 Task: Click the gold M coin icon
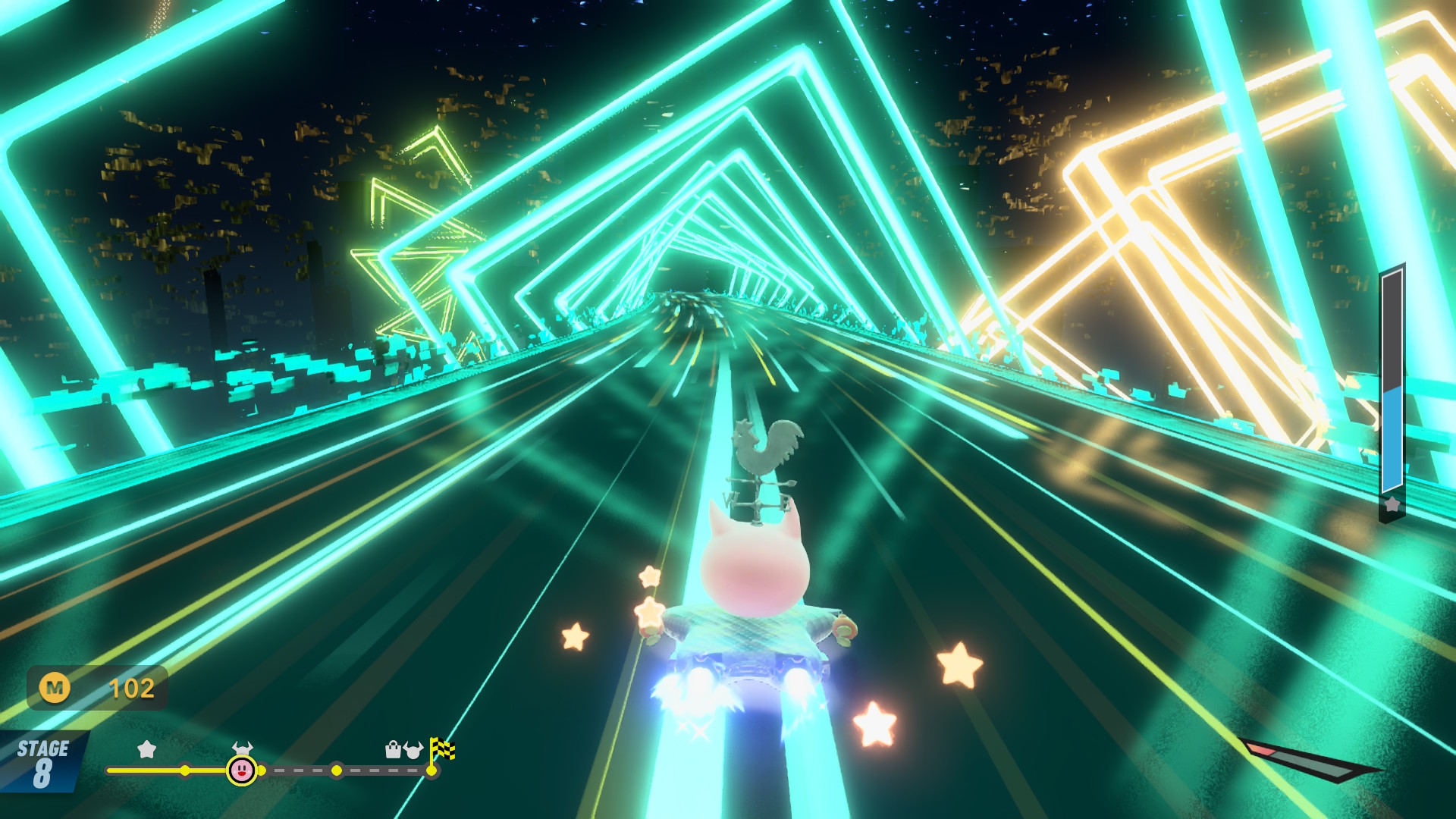tap(55, 688)
